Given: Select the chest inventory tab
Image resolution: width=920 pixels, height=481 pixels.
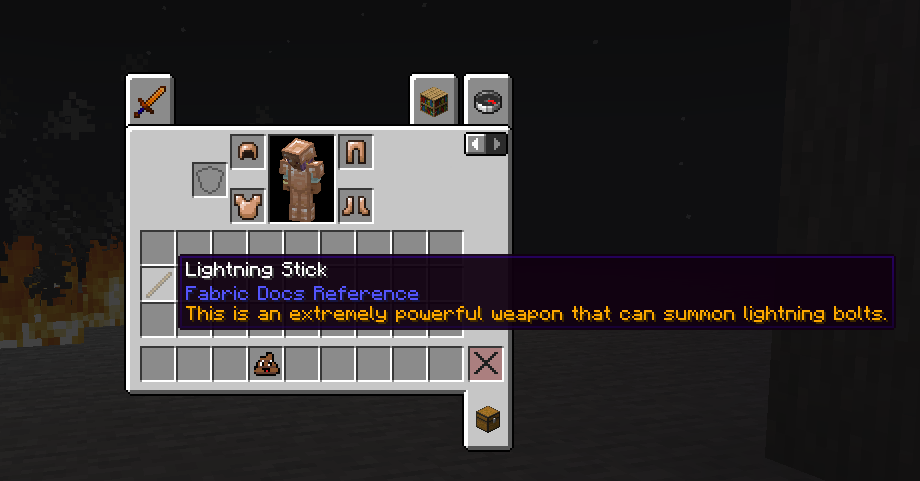Looking at the screenshot, I should [x=487, y=420].
